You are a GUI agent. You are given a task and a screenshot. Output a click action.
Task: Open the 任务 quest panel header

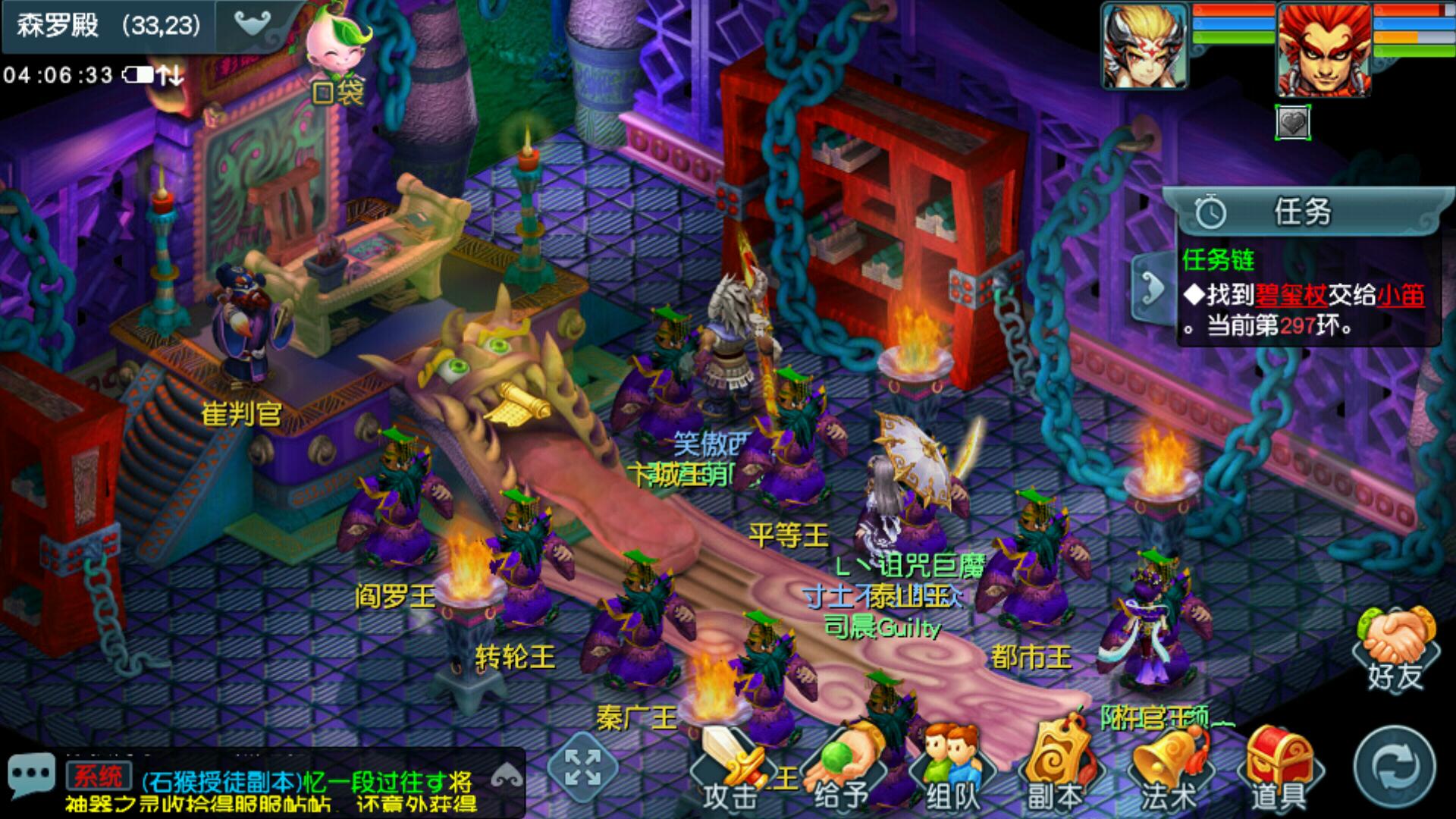(1301, 212)
